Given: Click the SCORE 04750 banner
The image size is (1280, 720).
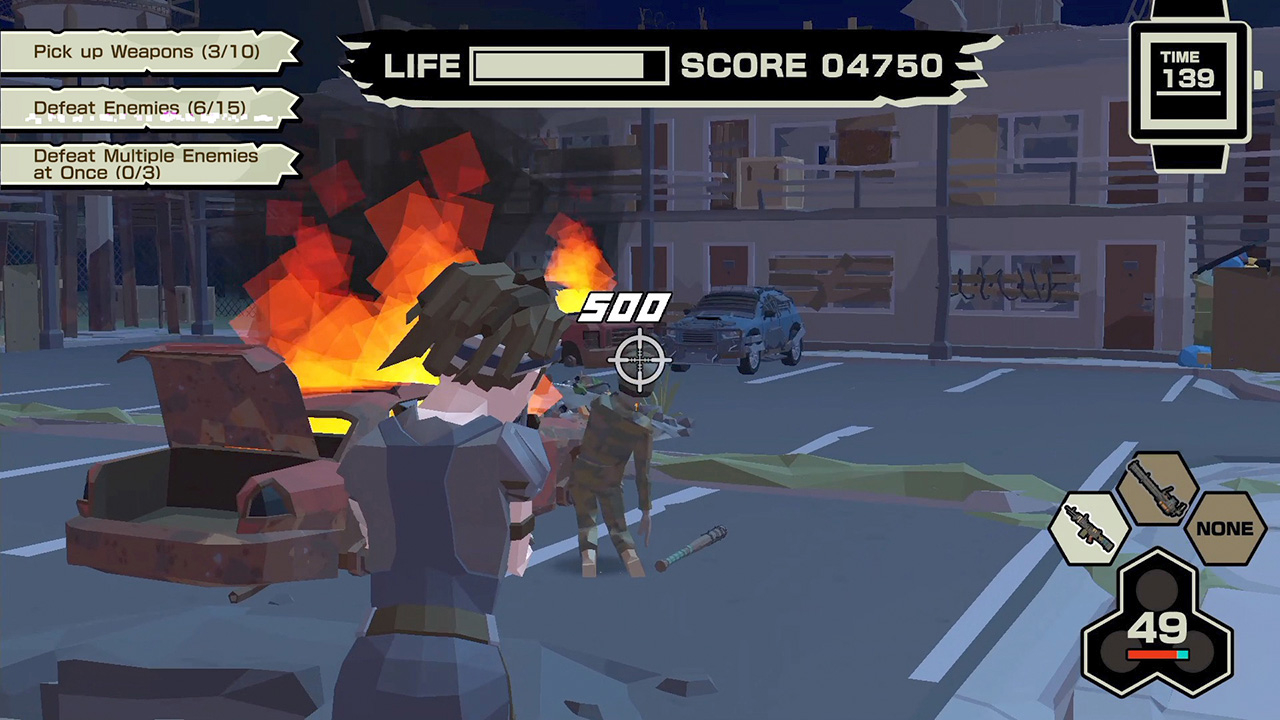Looking at the screenshot, I should point(810,66).
